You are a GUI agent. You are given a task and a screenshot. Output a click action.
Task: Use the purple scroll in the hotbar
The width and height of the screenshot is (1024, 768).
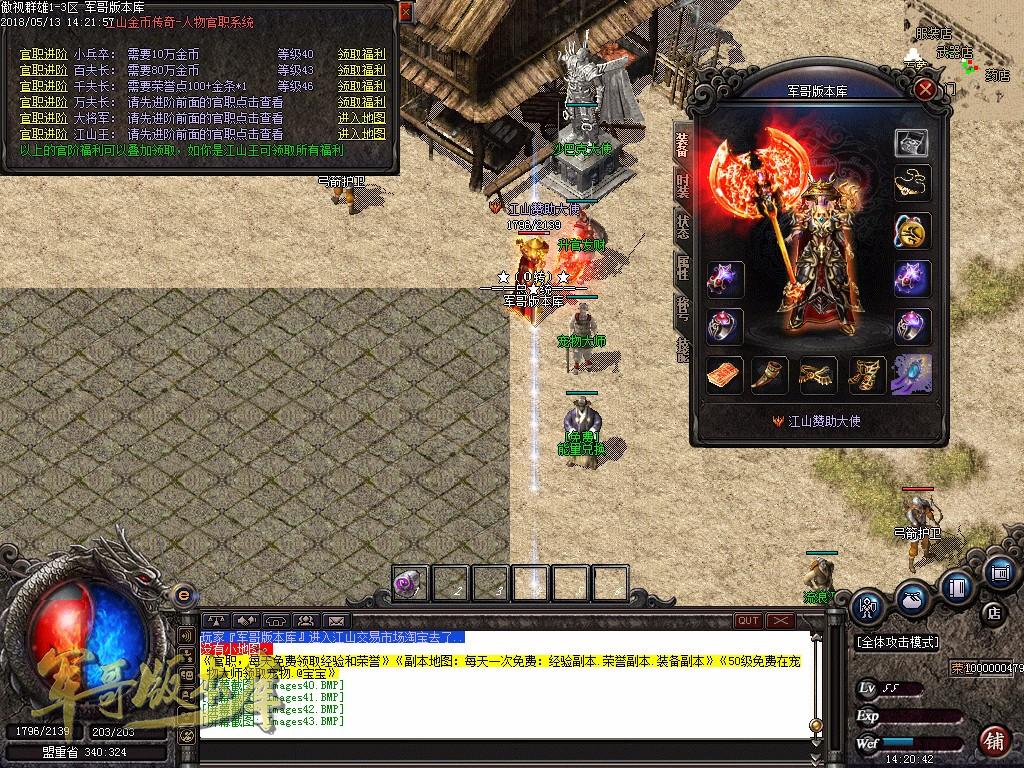(410, 583)
